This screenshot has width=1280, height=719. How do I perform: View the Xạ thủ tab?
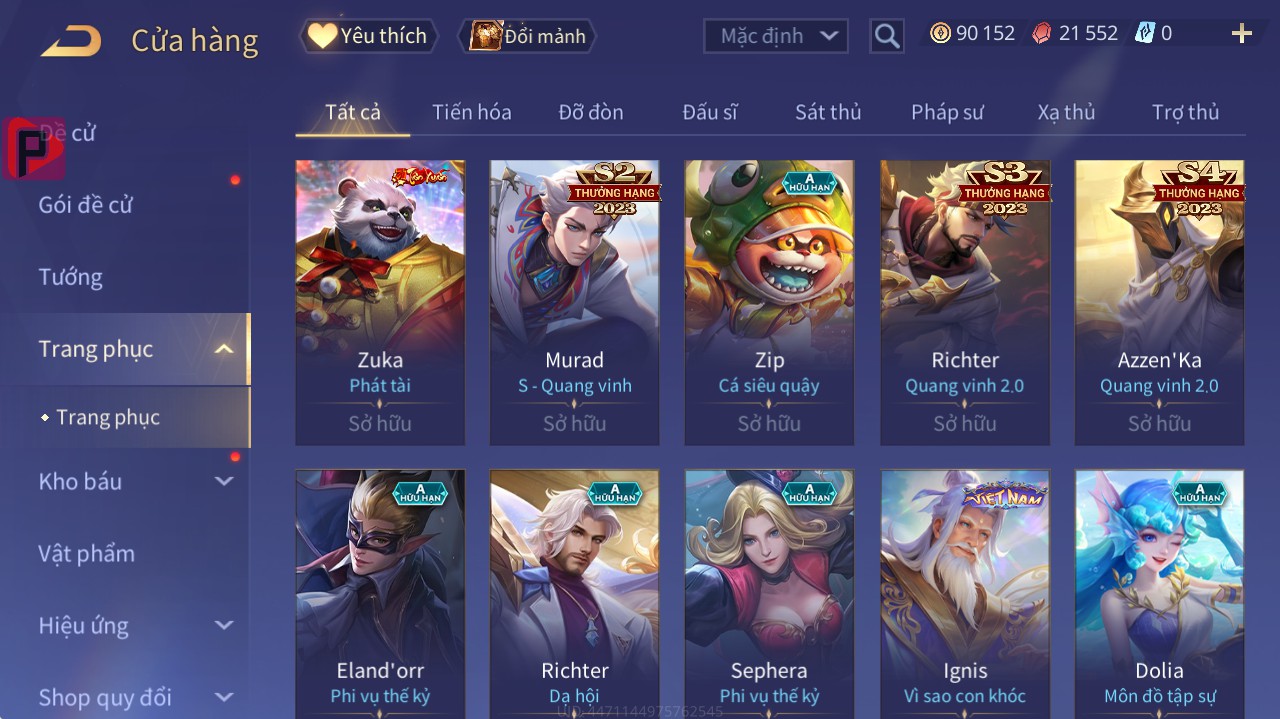coord(1066,112)
